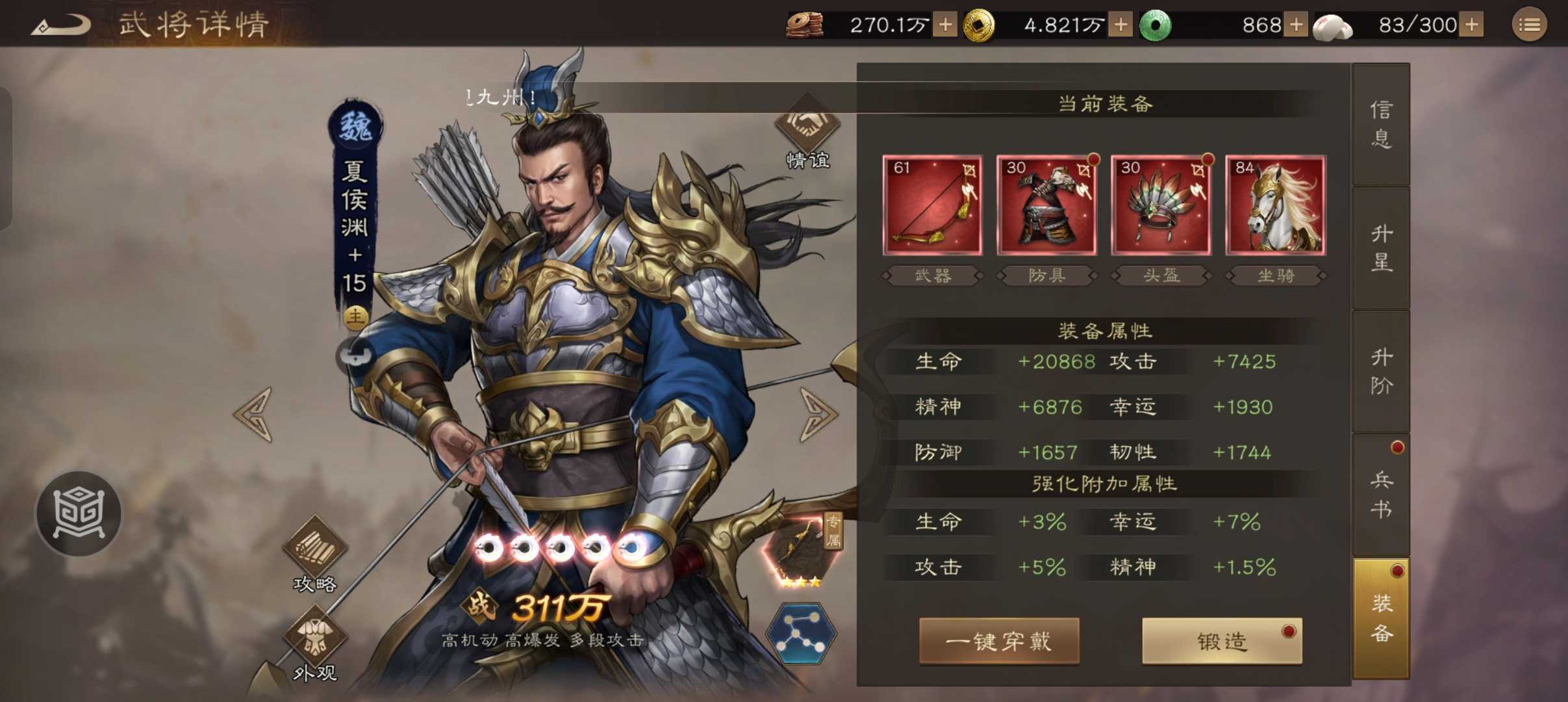This screenshot has height=702, width=1568.
Task: Switch to the 升阶 rank-up tab
Action: (1381, 371)
